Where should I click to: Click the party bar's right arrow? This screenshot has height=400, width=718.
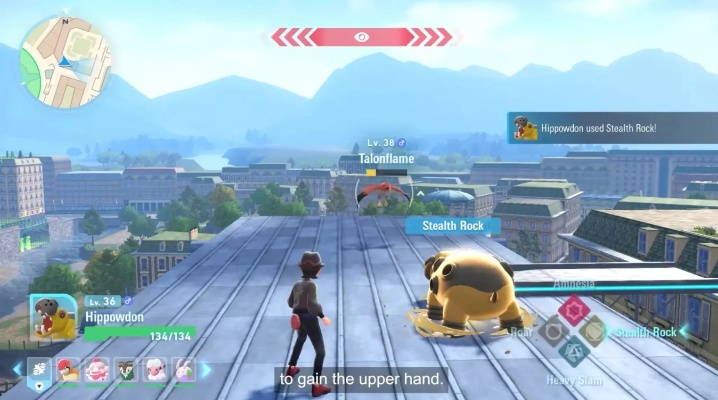tap(207, 371)
